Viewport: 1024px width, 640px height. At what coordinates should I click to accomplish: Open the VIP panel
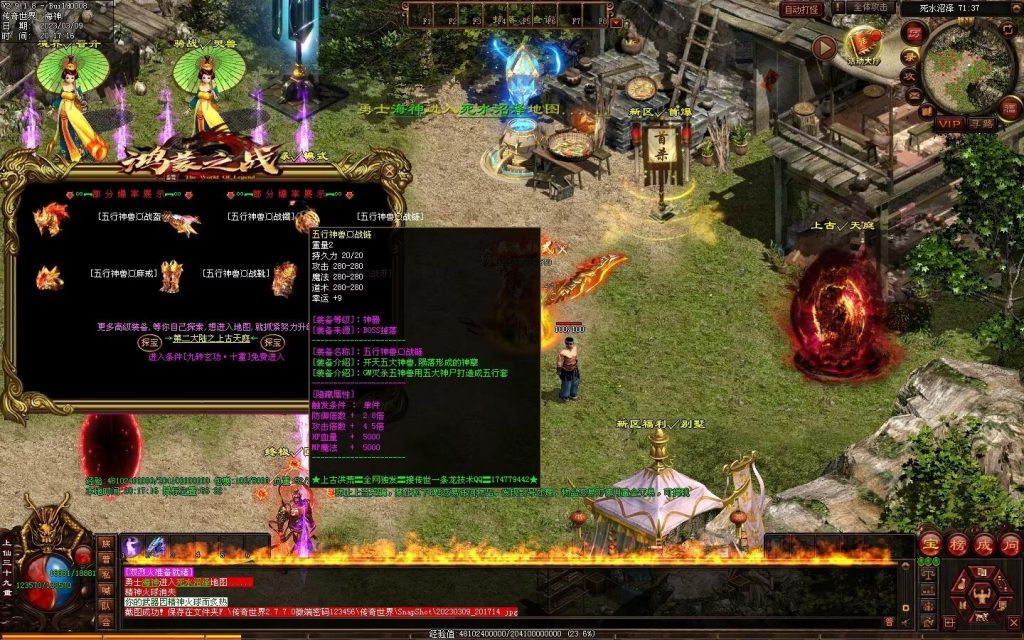[949, 124]
